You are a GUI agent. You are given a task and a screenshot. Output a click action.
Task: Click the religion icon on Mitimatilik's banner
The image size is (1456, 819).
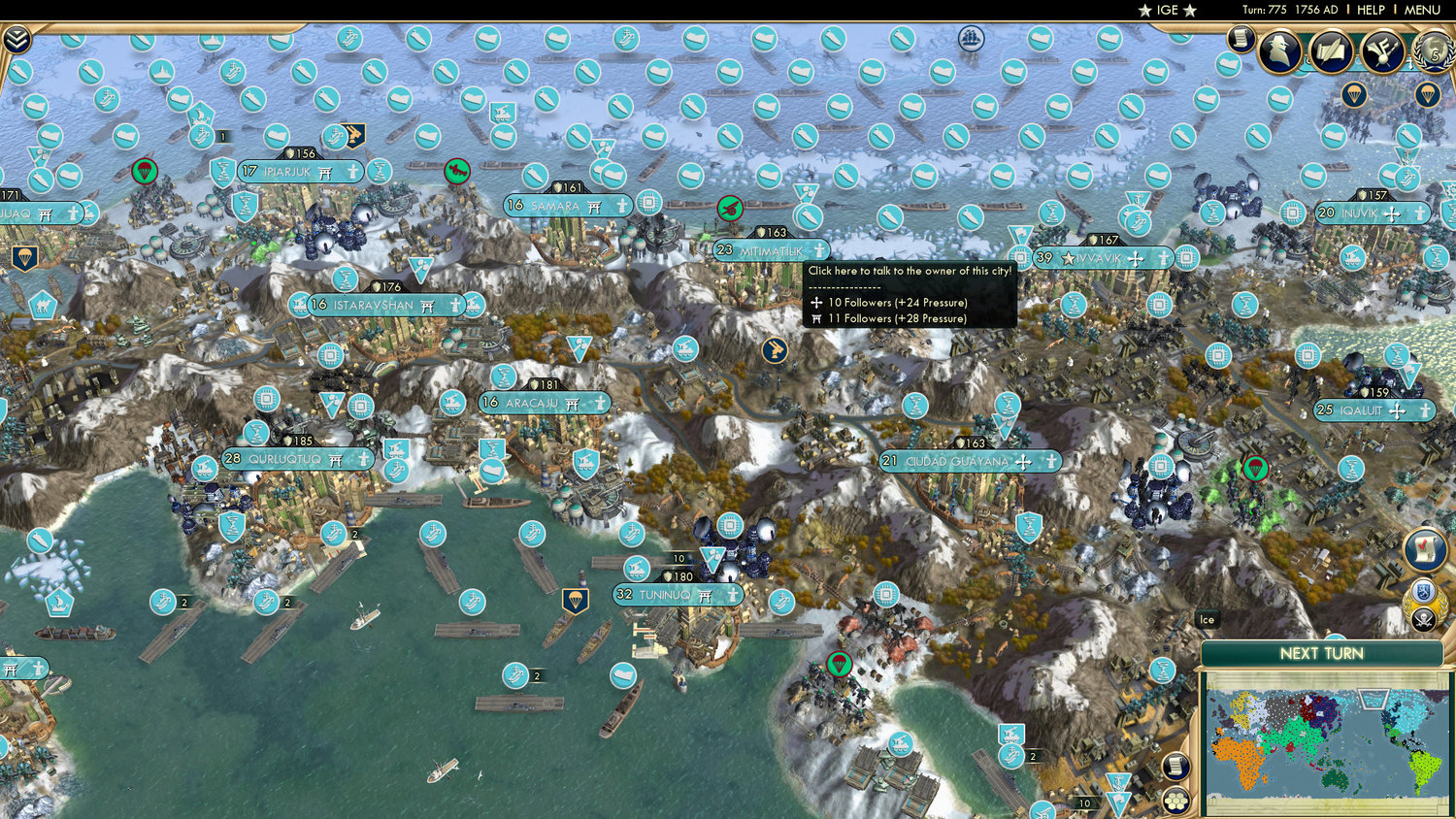(x=820, y=250)
